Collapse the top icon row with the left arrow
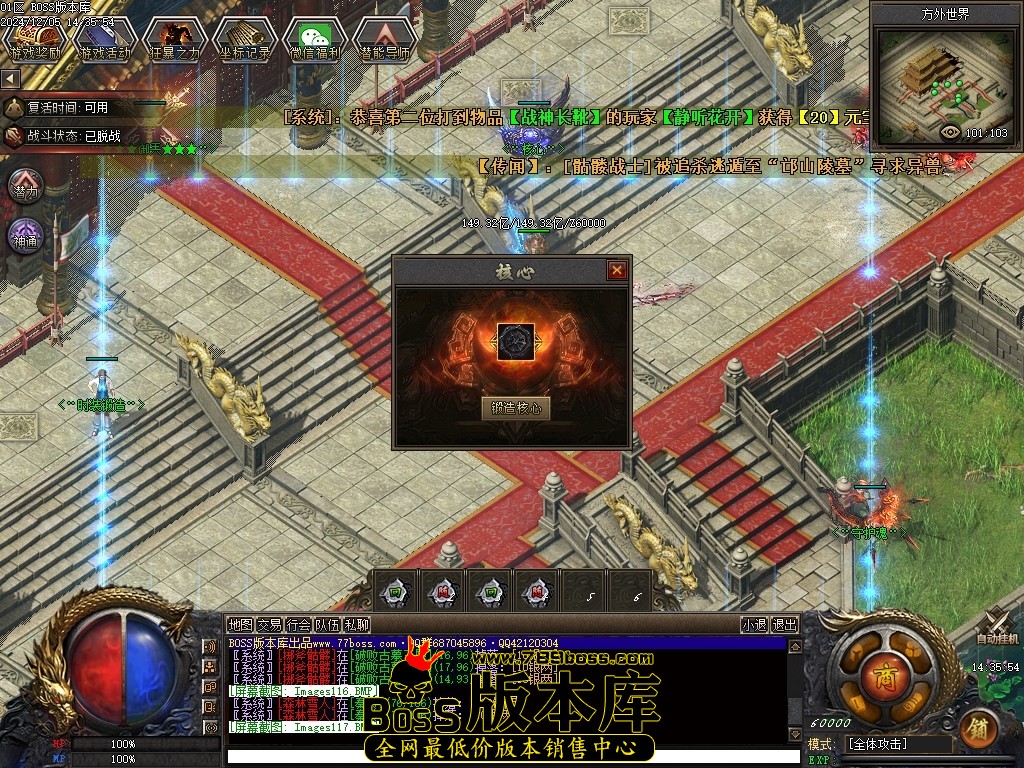The image size is (1024, 768). click(x=10, y=78)
